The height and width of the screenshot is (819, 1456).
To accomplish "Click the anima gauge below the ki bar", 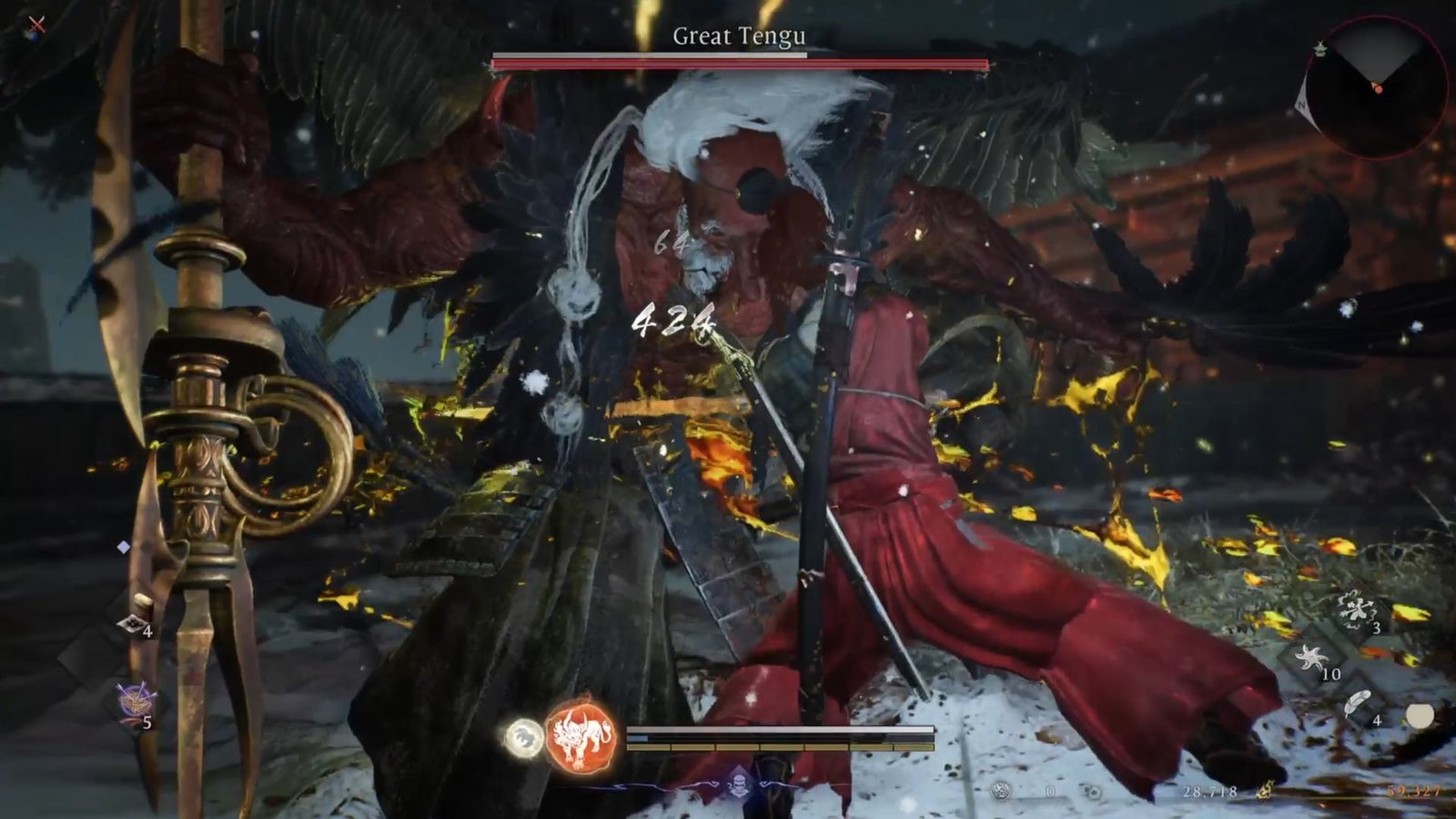I will [783, 749].
